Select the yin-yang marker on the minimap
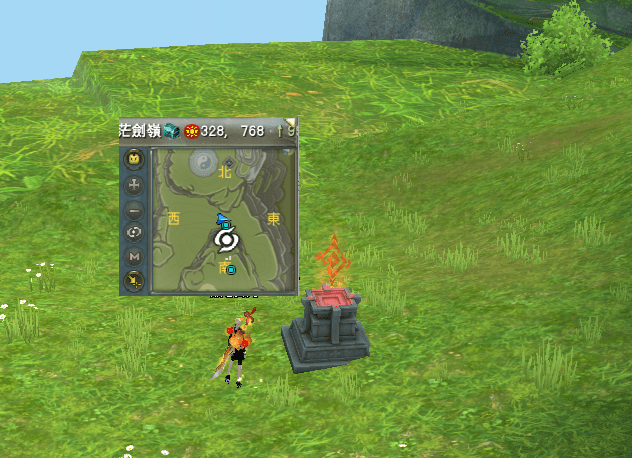The width and height of the screenshot is (632, 458). click(201, 161)
